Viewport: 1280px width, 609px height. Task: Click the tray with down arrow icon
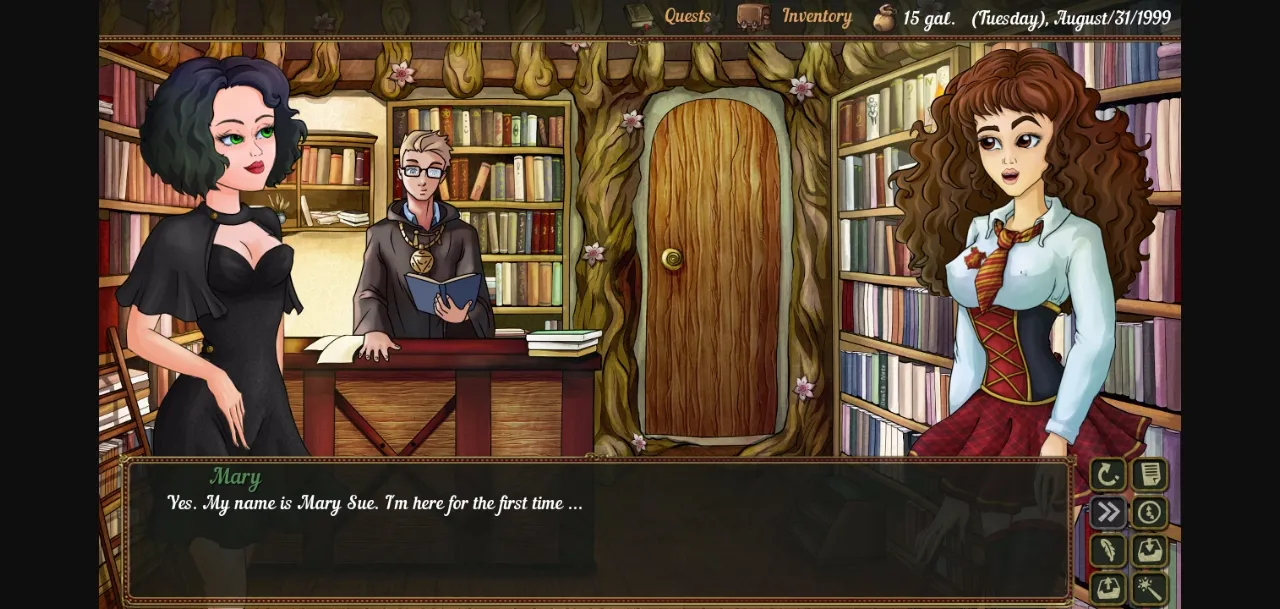tap(1150, 550)
